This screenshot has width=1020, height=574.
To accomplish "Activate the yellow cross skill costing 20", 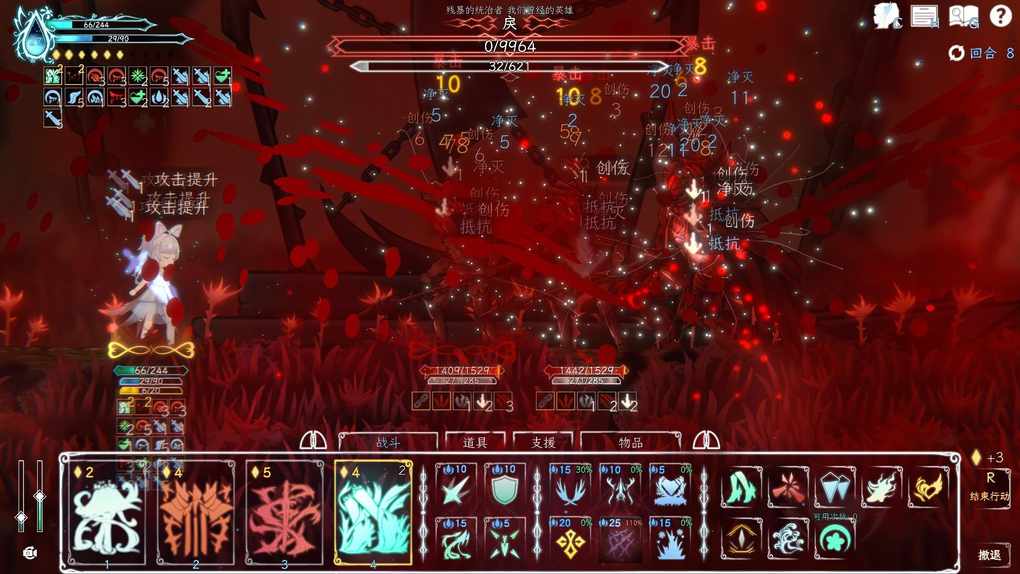I will (570, 539).
